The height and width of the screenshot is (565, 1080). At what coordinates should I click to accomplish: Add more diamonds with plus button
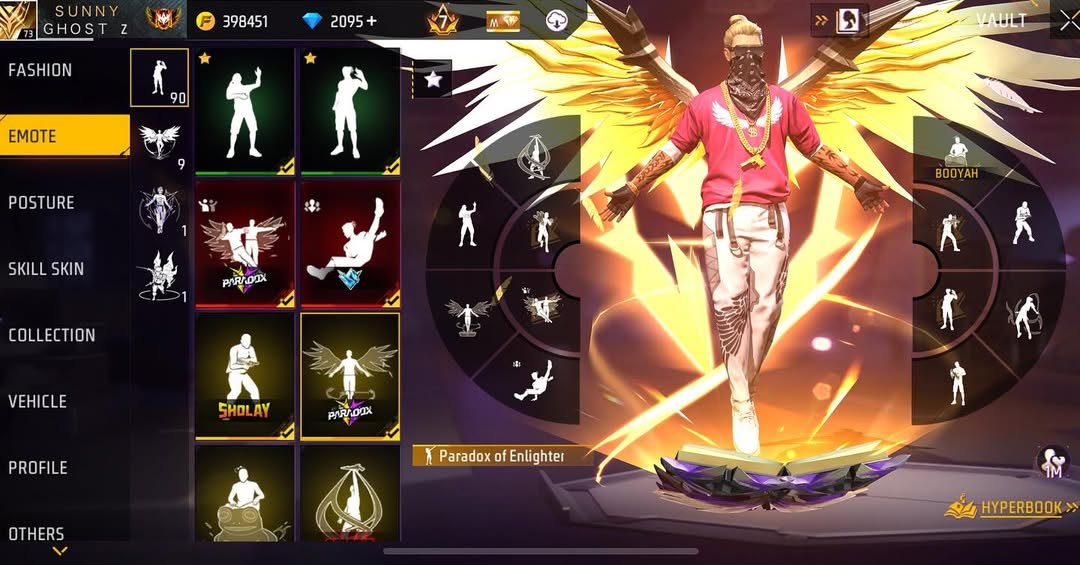(x=372, y=21)
